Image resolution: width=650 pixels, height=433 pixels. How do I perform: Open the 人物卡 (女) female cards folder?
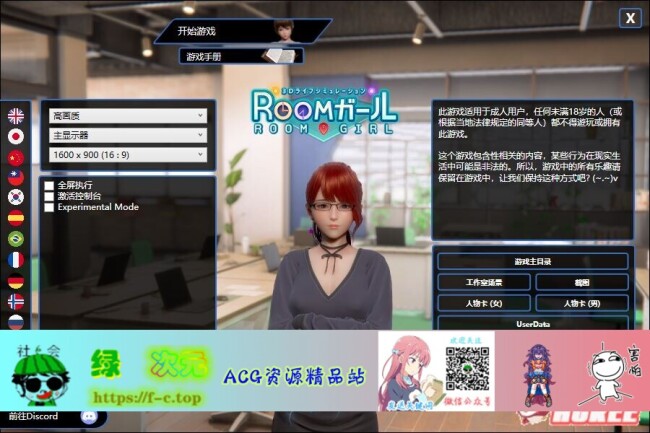[484, 303]
